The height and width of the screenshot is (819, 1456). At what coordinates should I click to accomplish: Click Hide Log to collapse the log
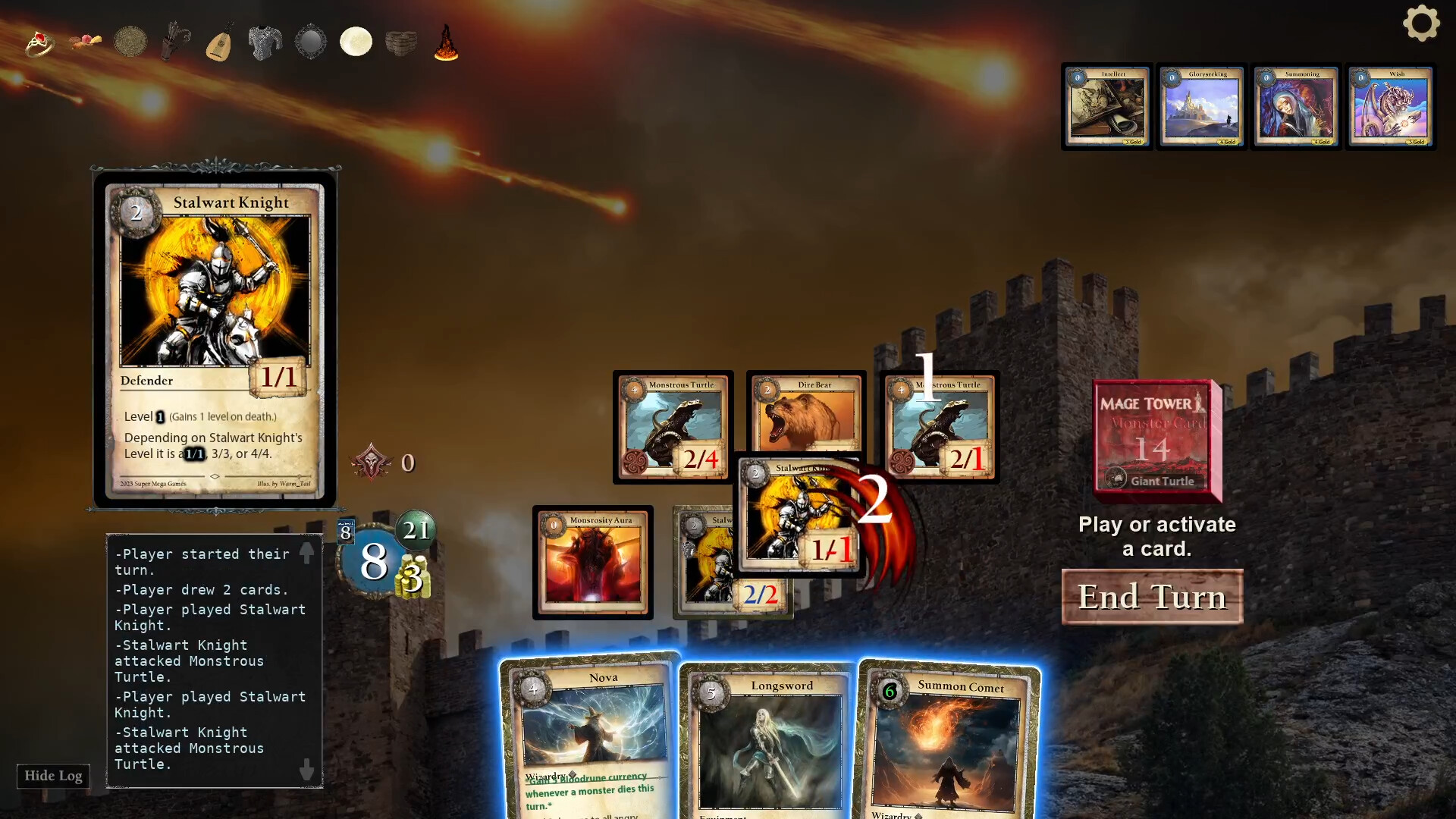pyautogui.click(x=52, y=776)
